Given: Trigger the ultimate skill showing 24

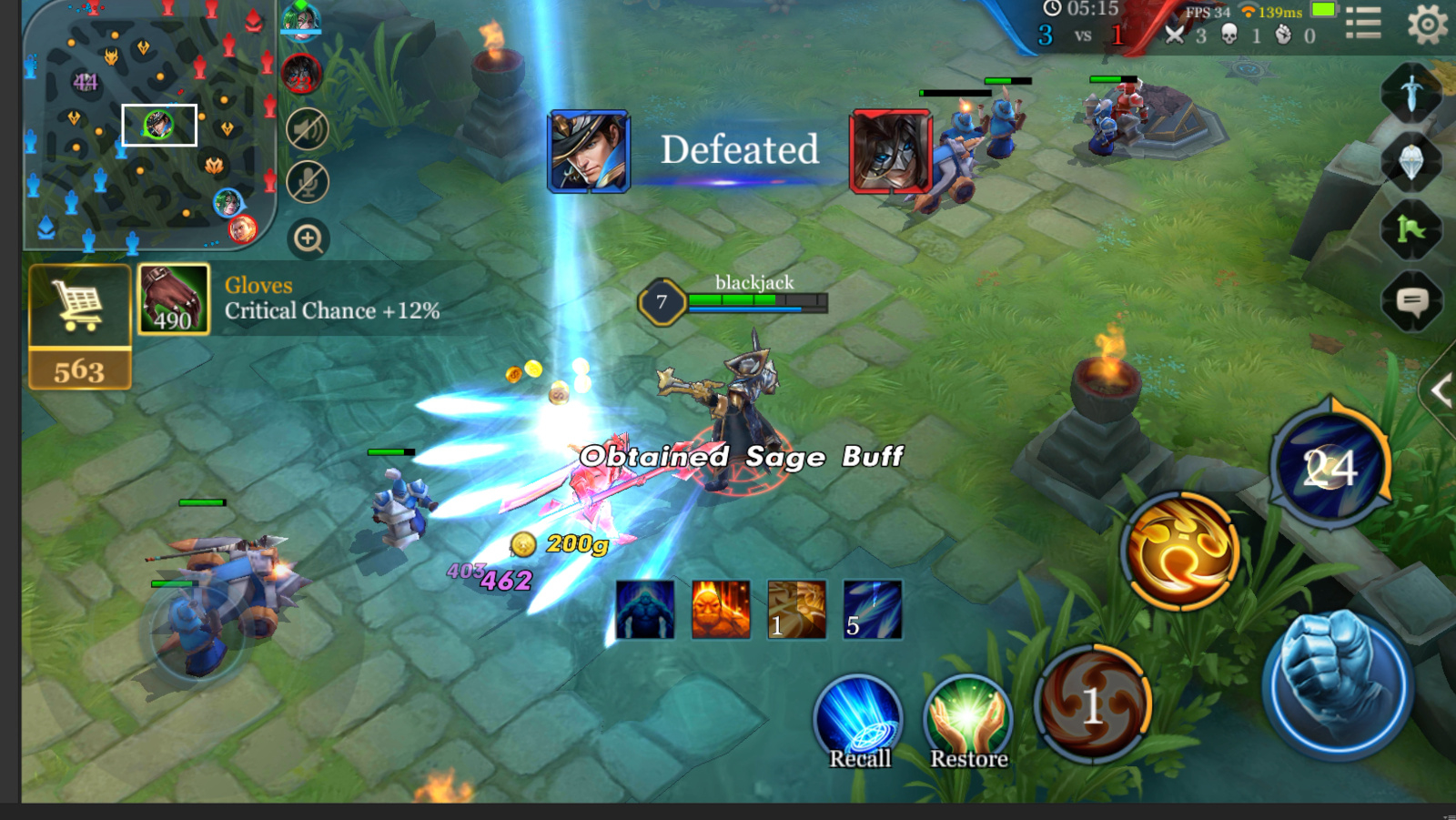Looking at the screenshot, I should [1330, 467].
